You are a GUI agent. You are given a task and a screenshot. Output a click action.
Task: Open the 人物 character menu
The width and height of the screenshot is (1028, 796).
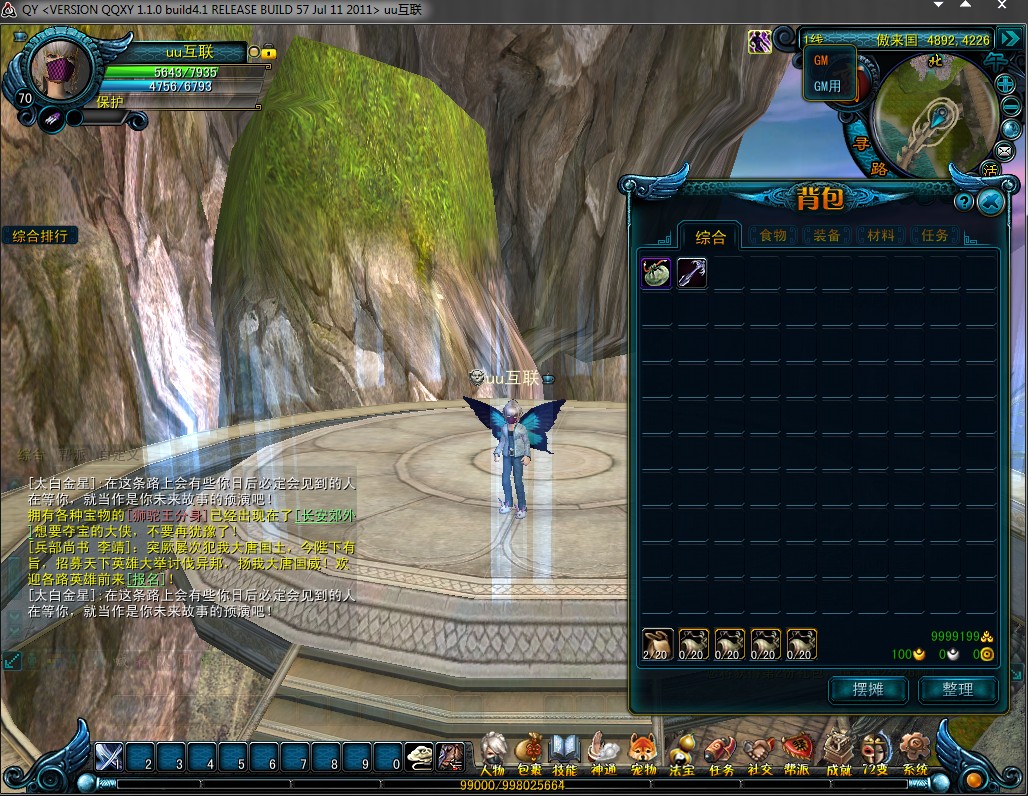[492, 752]
